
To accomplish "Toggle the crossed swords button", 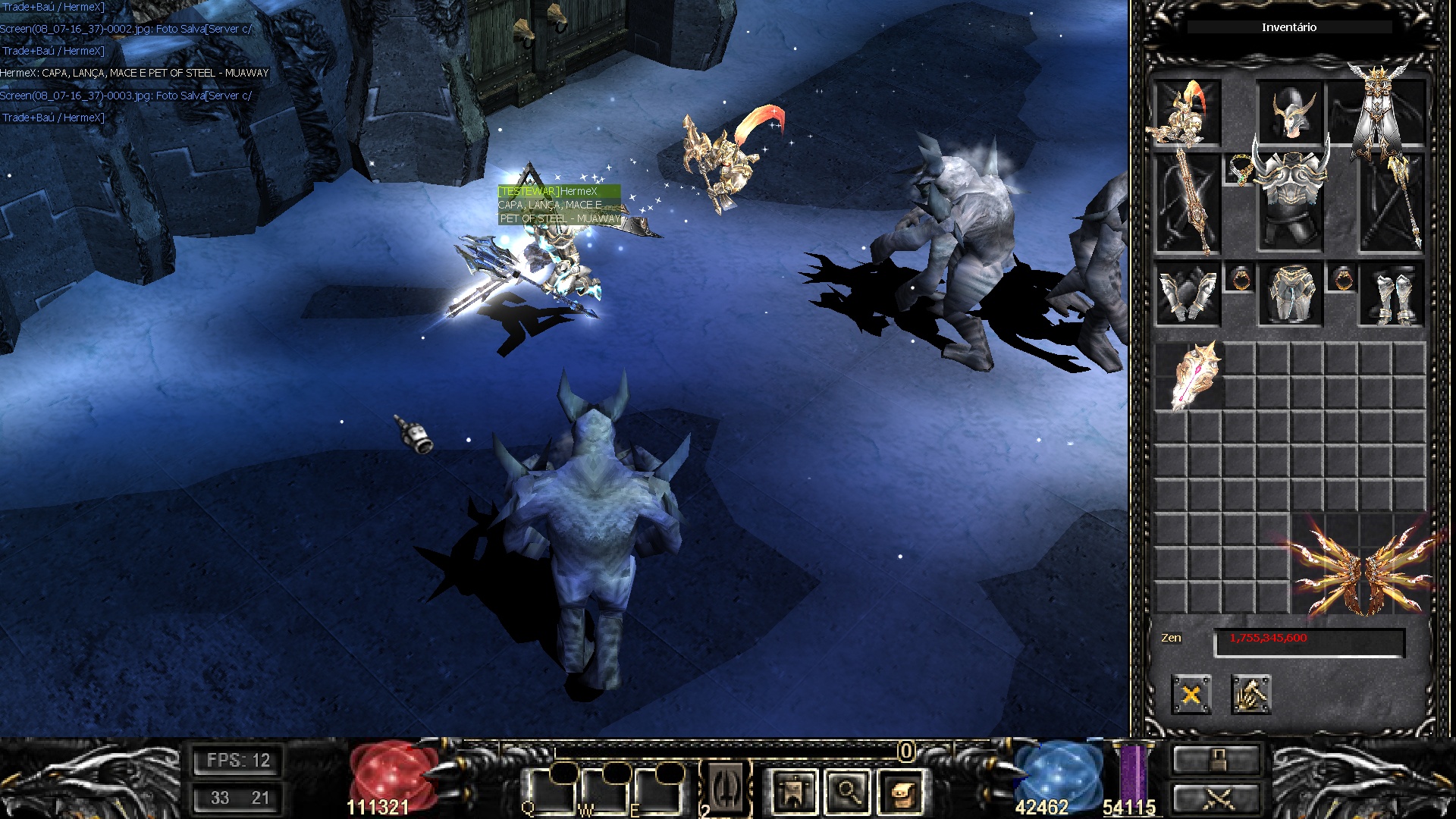I will [x=1216, y=799].
